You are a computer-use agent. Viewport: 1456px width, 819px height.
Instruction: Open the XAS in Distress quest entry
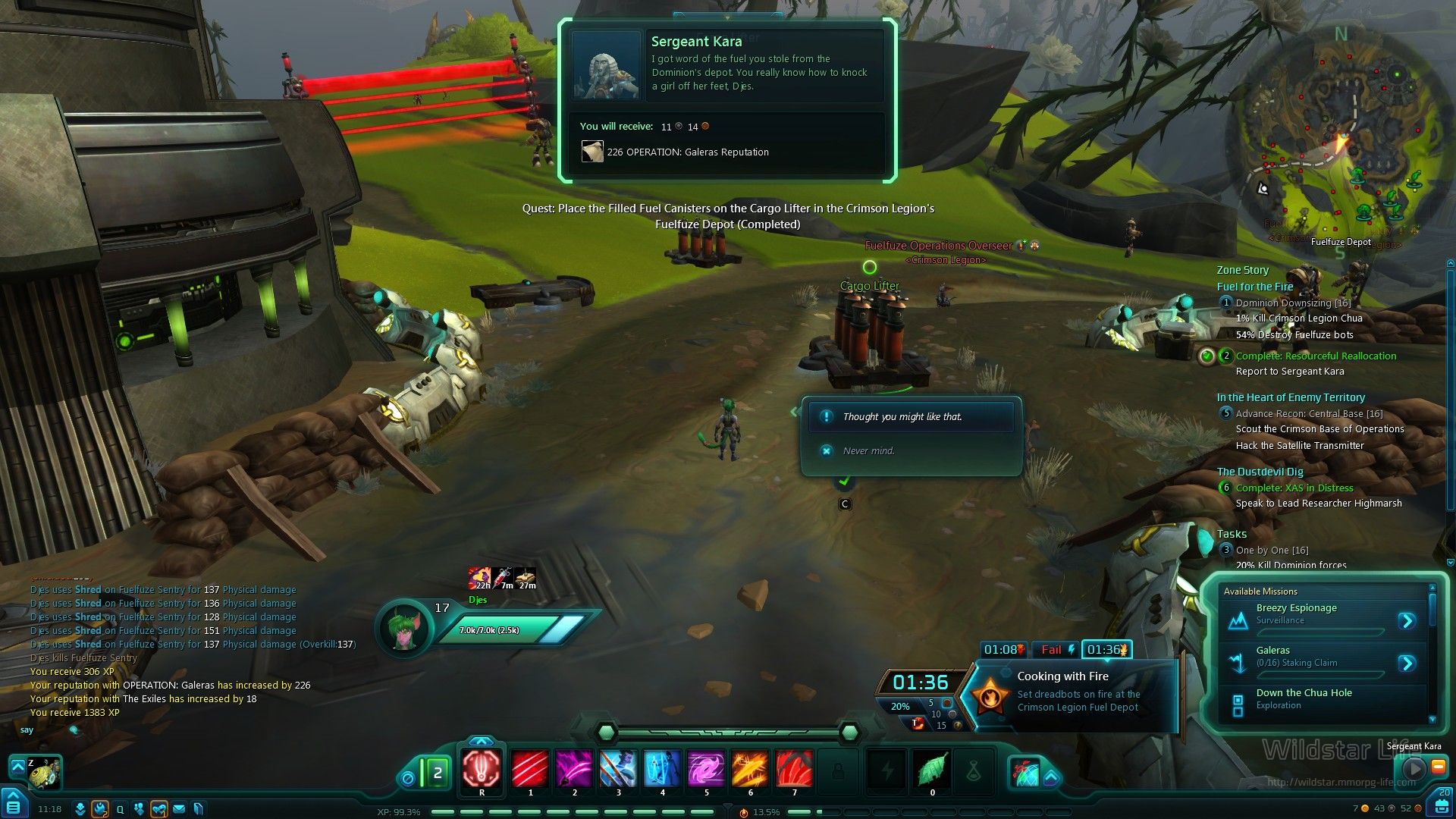click(1294, 488)
